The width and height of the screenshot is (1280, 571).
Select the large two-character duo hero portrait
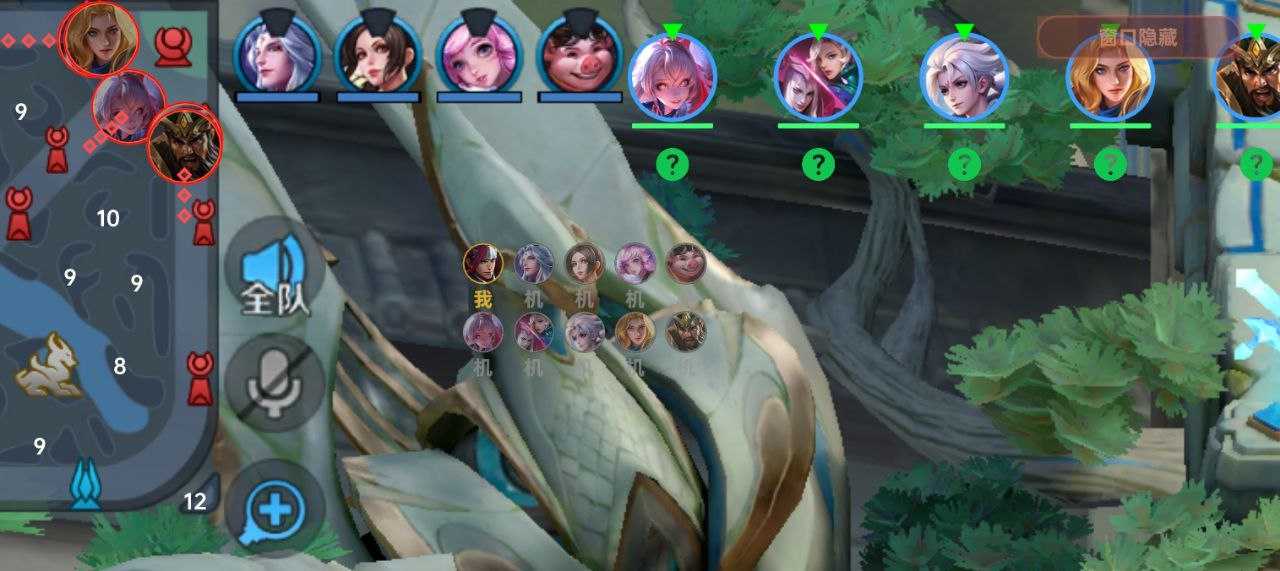(818, 76)
